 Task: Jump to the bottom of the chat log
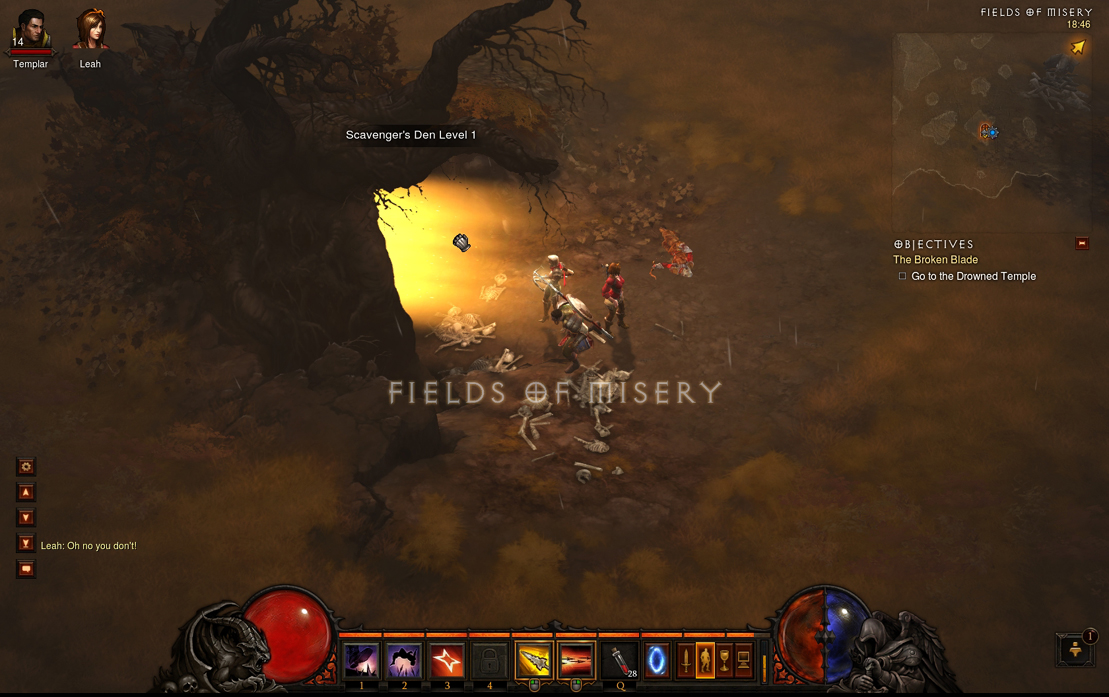click(26, 543)
